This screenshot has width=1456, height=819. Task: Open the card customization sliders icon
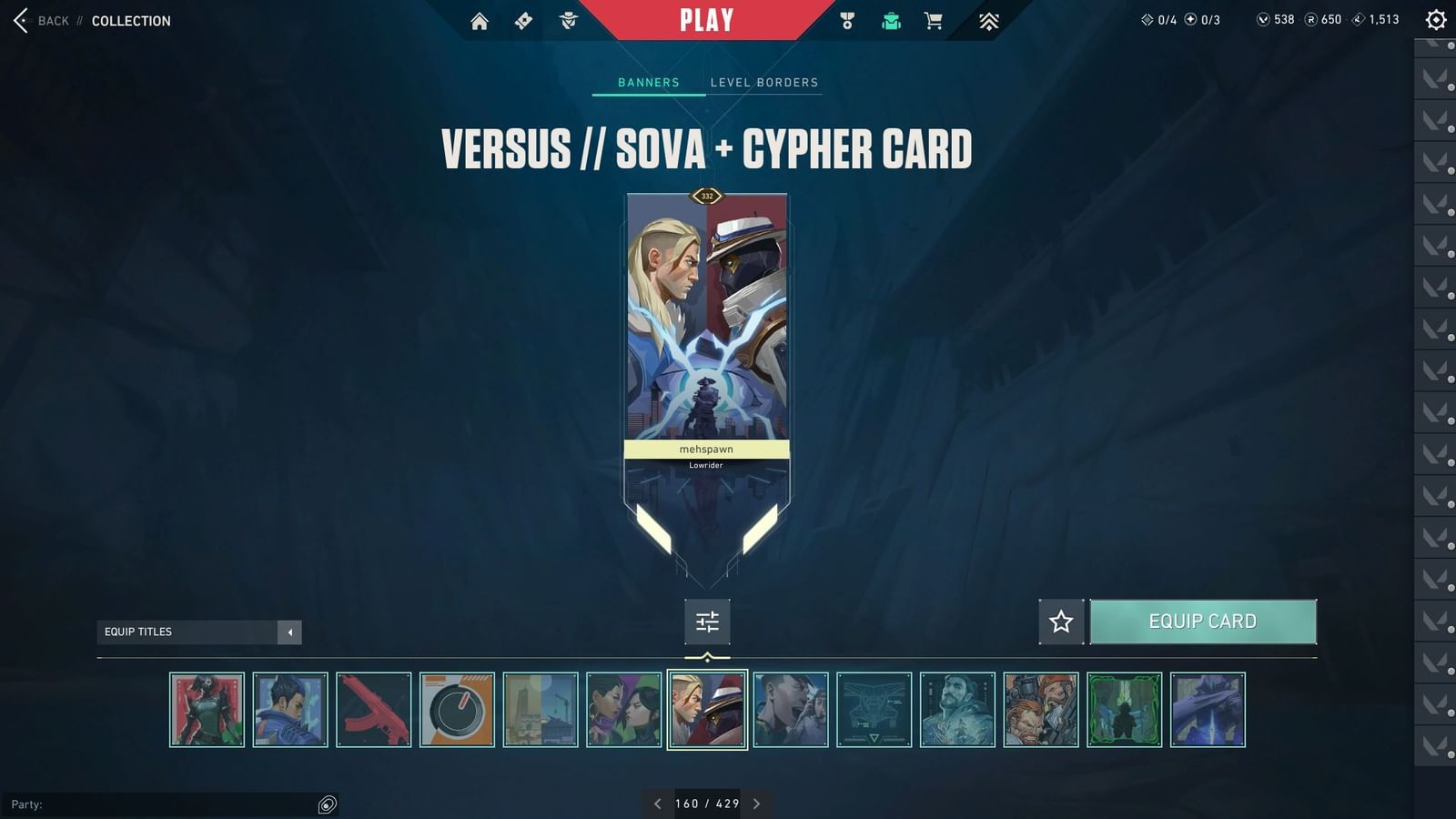coord(707,622)
